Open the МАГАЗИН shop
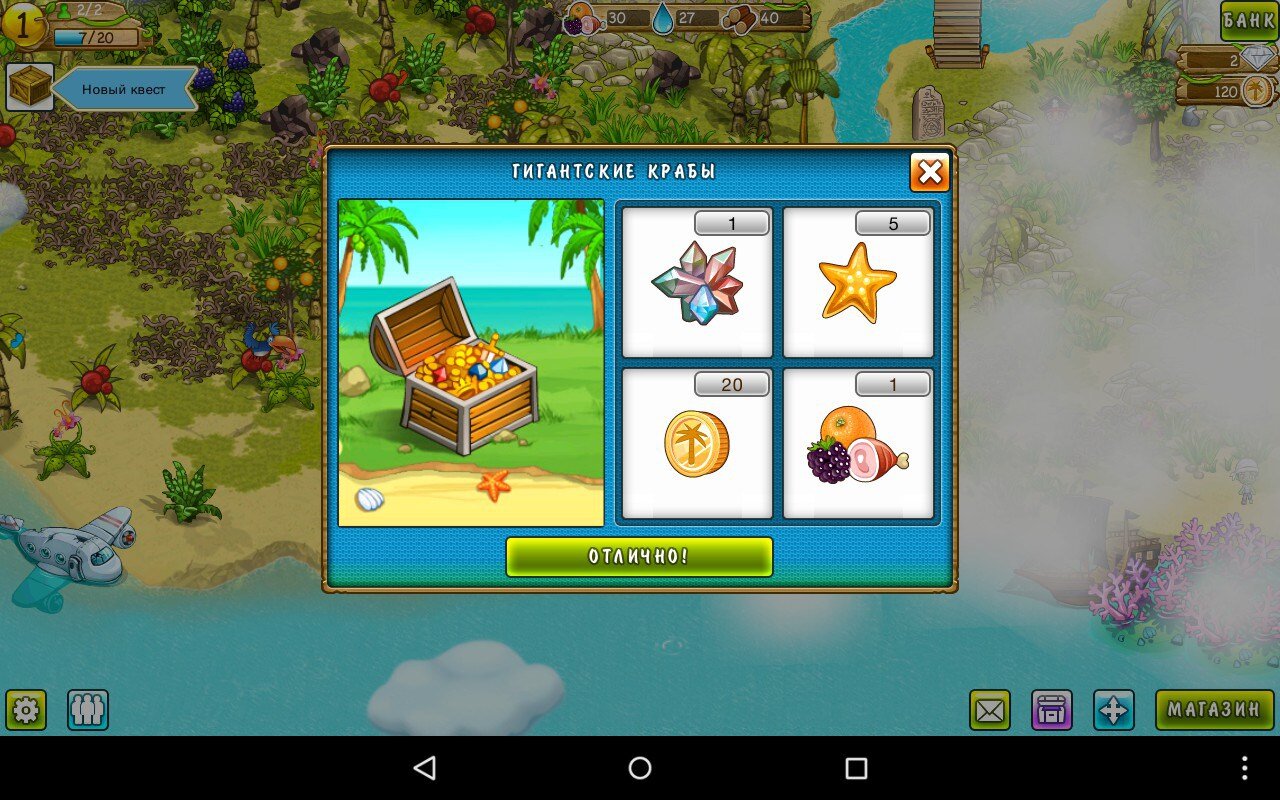This screenshot has width=1280, height=800. pos(1214,710)
